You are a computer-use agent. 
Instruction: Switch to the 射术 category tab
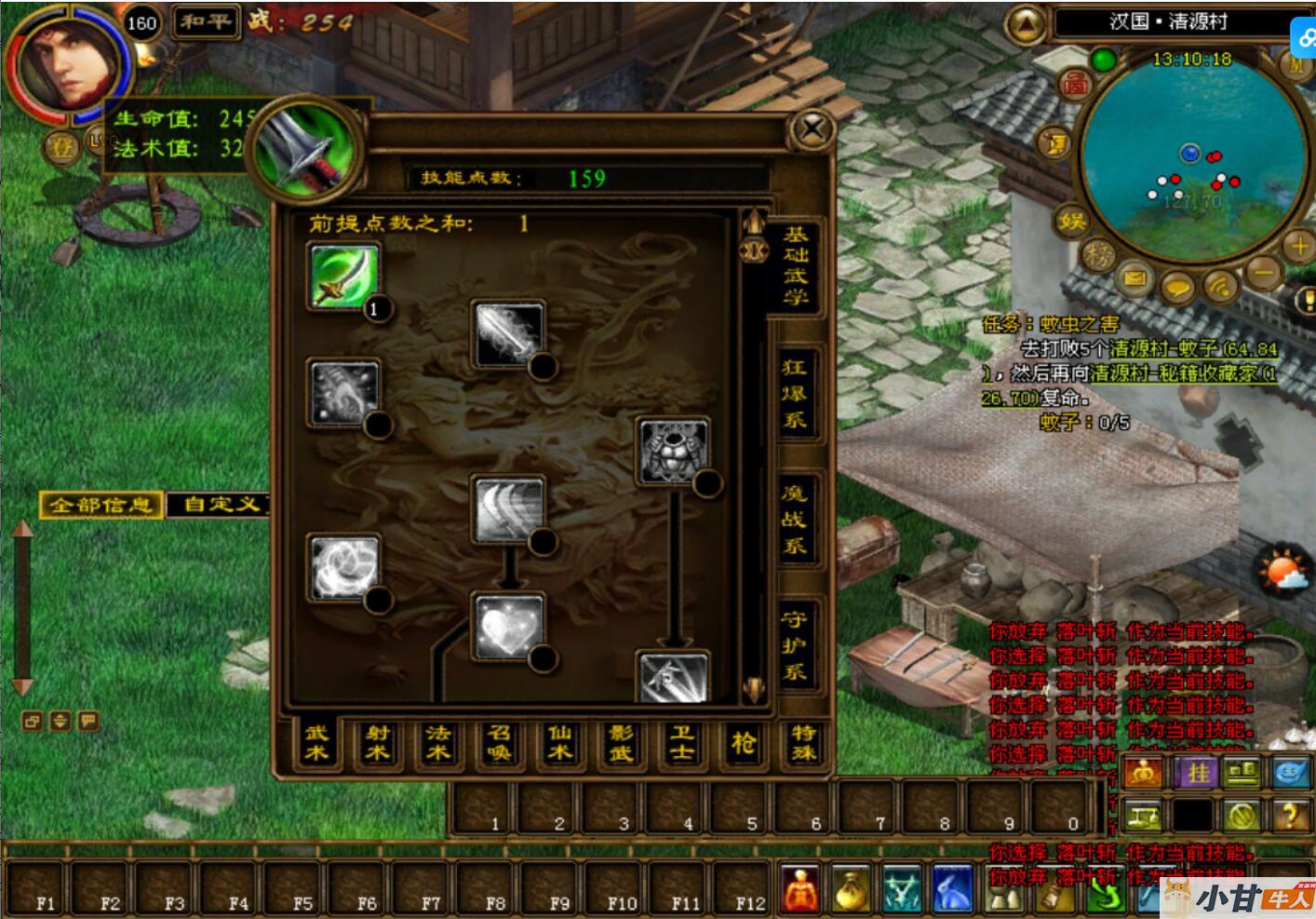click(x=377, y=744)
